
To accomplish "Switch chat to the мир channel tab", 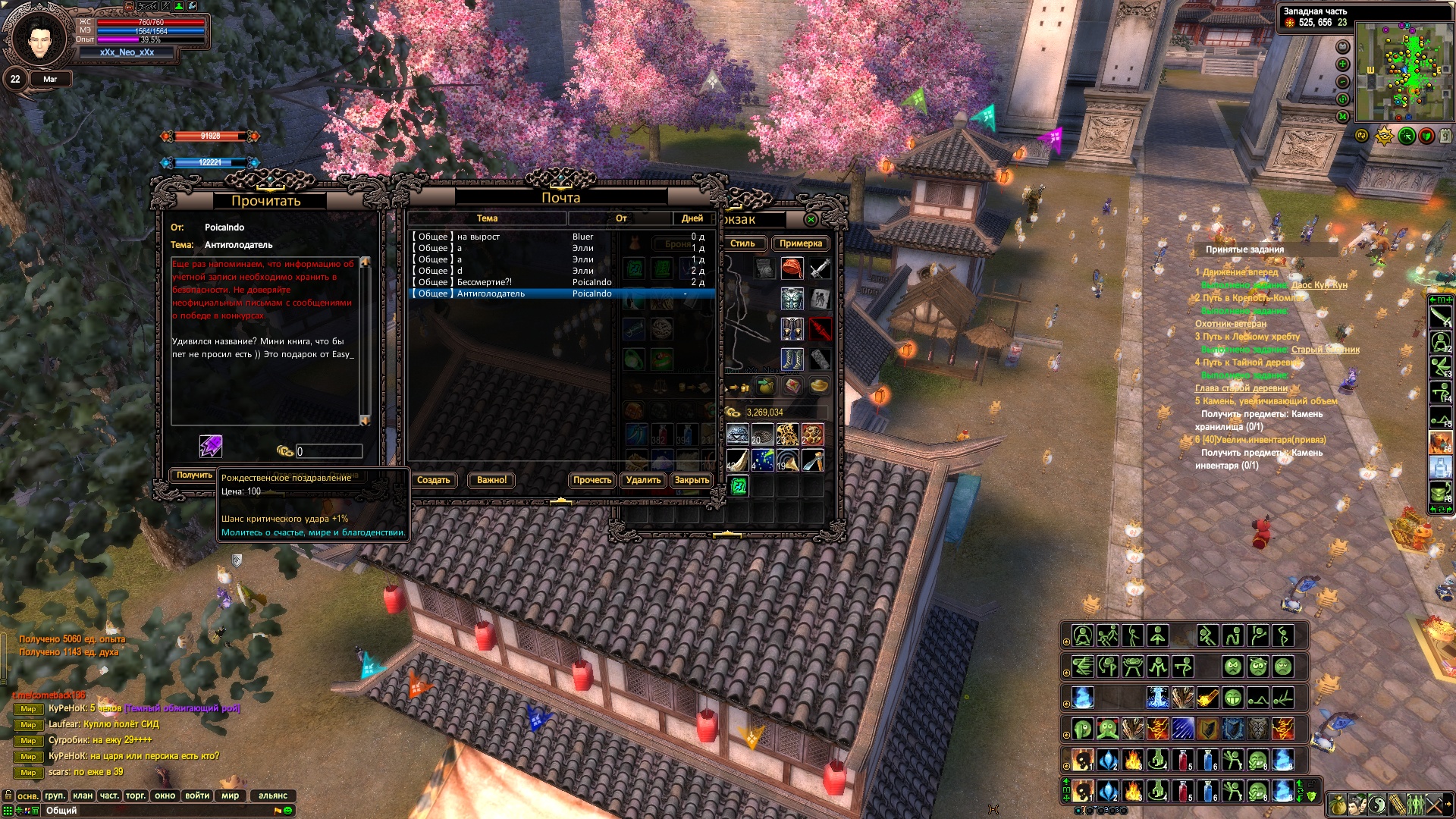I will coord(230,795).
